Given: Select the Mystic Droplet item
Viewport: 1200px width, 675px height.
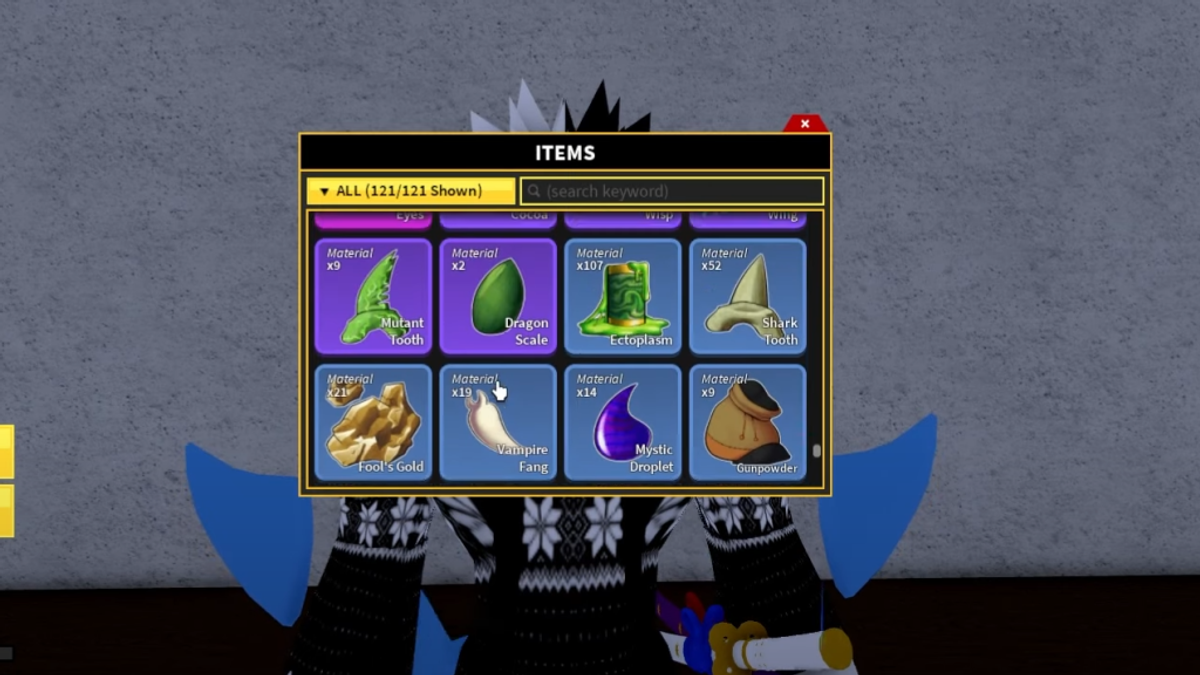Looking at the screenshot, I should [x=623, y=422].
